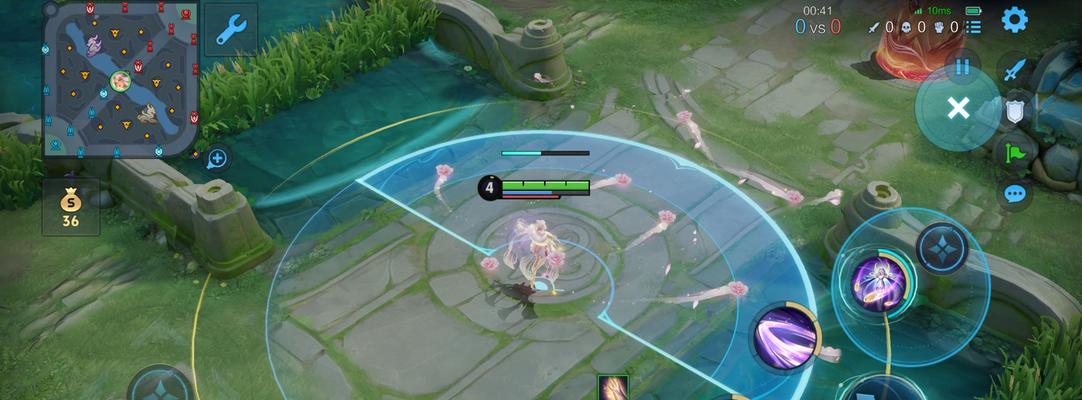
Task: Open the scoreboard list icon
Action: [973, 27]
